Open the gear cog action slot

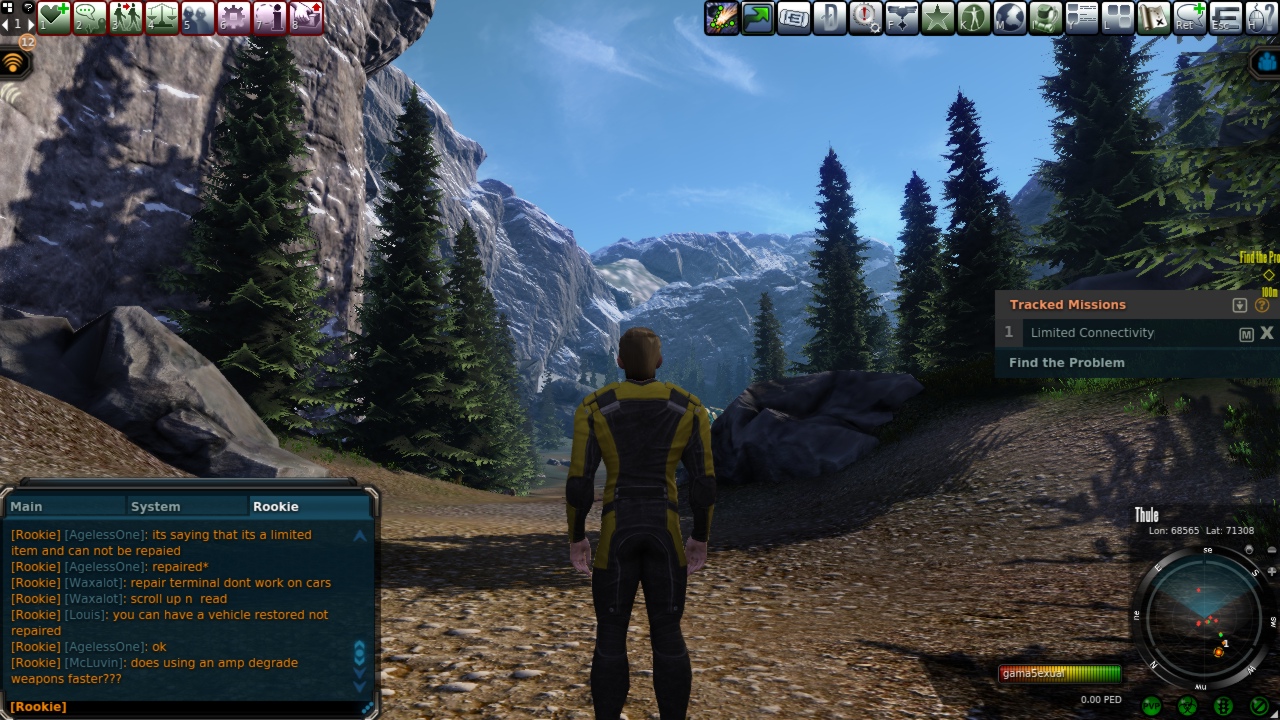pyautogui.click(x=234, y=17)
